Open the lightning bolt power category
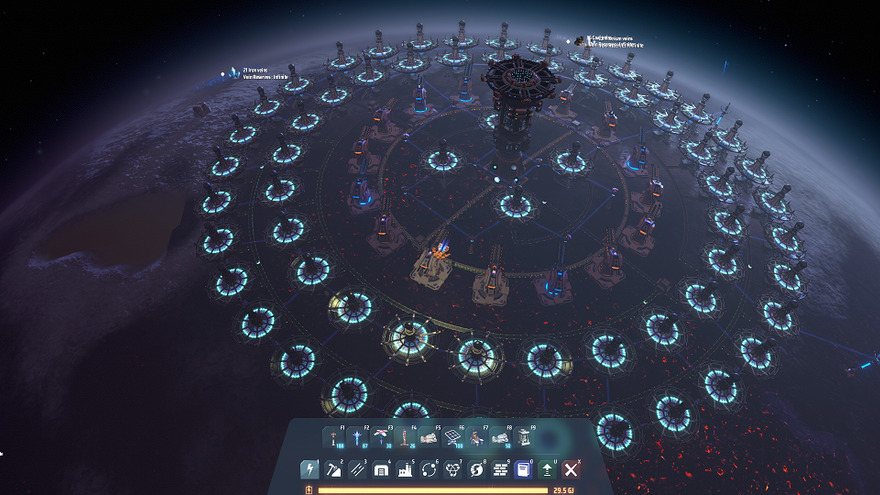The height and width of the screenshot is (495, 880). (x=309, y=469)
